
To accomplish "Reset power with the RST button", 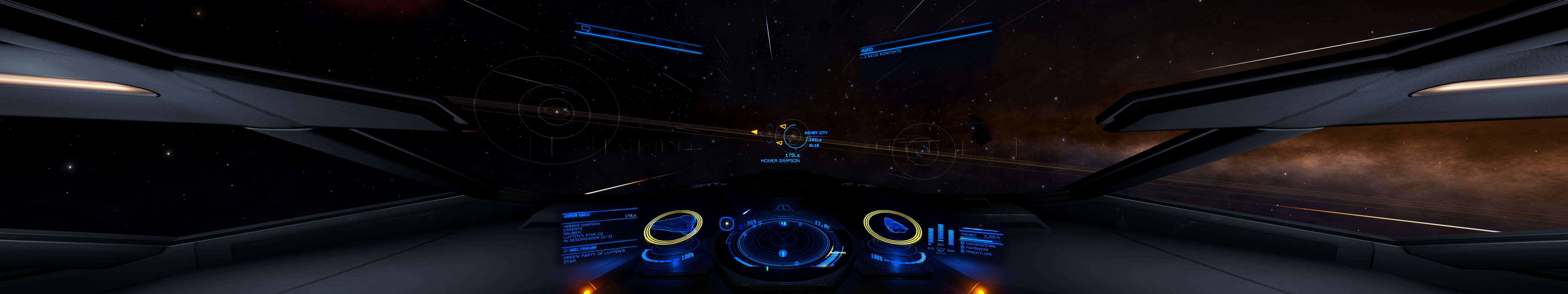I will (x=941, y=251).
